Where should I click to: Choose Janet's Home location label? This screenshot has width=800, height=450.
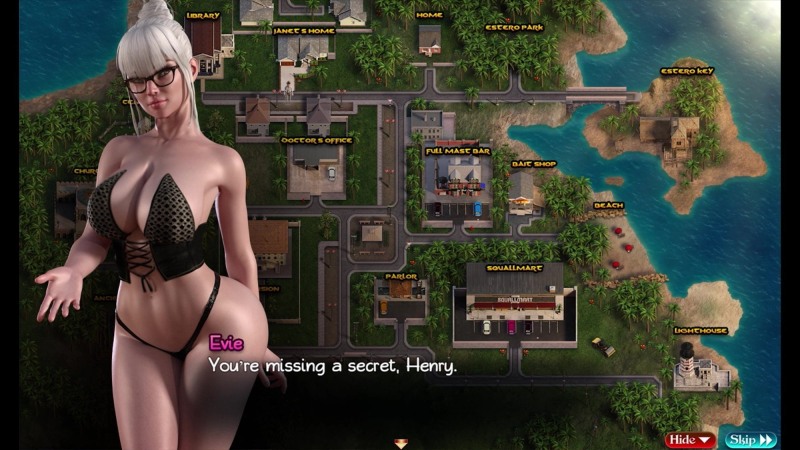[x=303, y=30]
